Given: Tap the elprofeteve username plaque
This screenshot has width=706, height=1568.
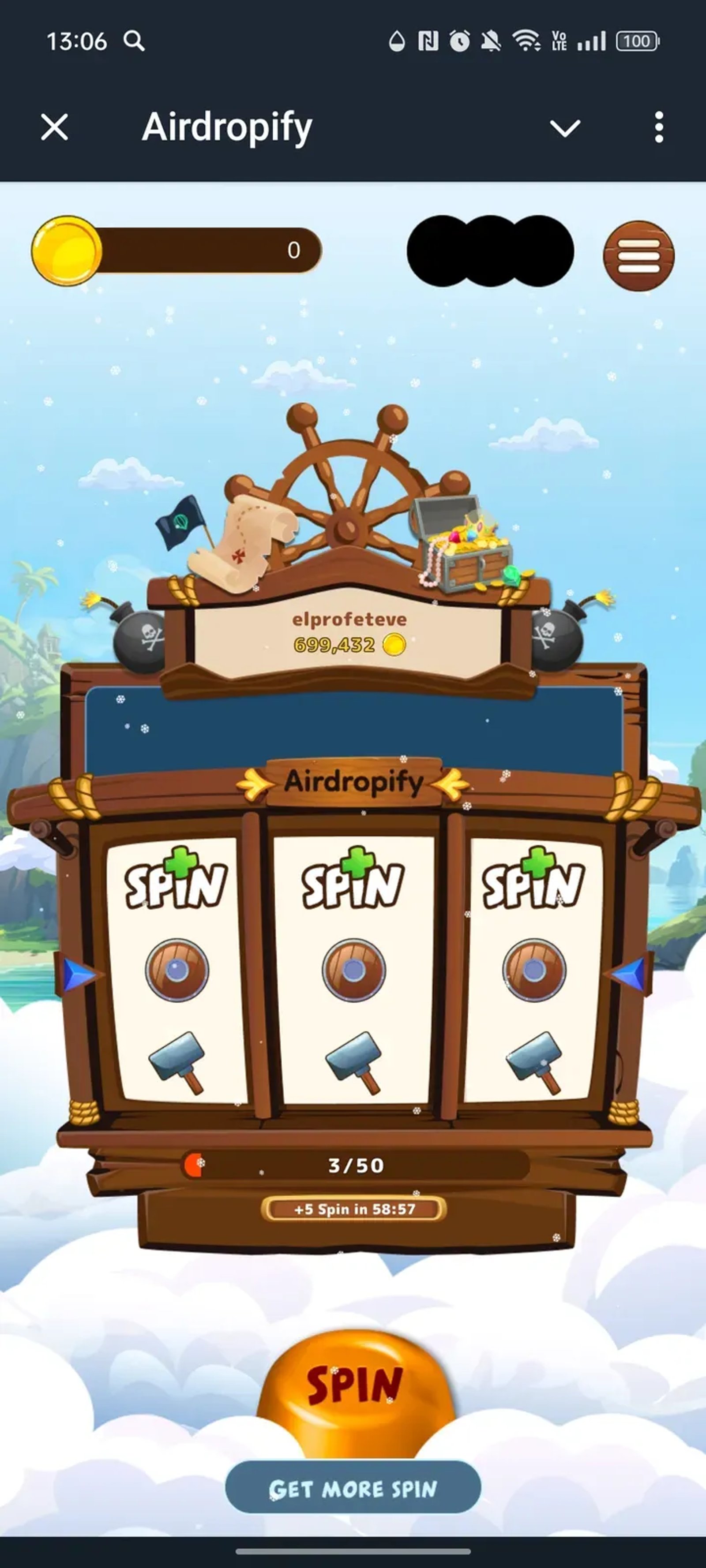Looking at the screenshot, I should click(349, 619).
